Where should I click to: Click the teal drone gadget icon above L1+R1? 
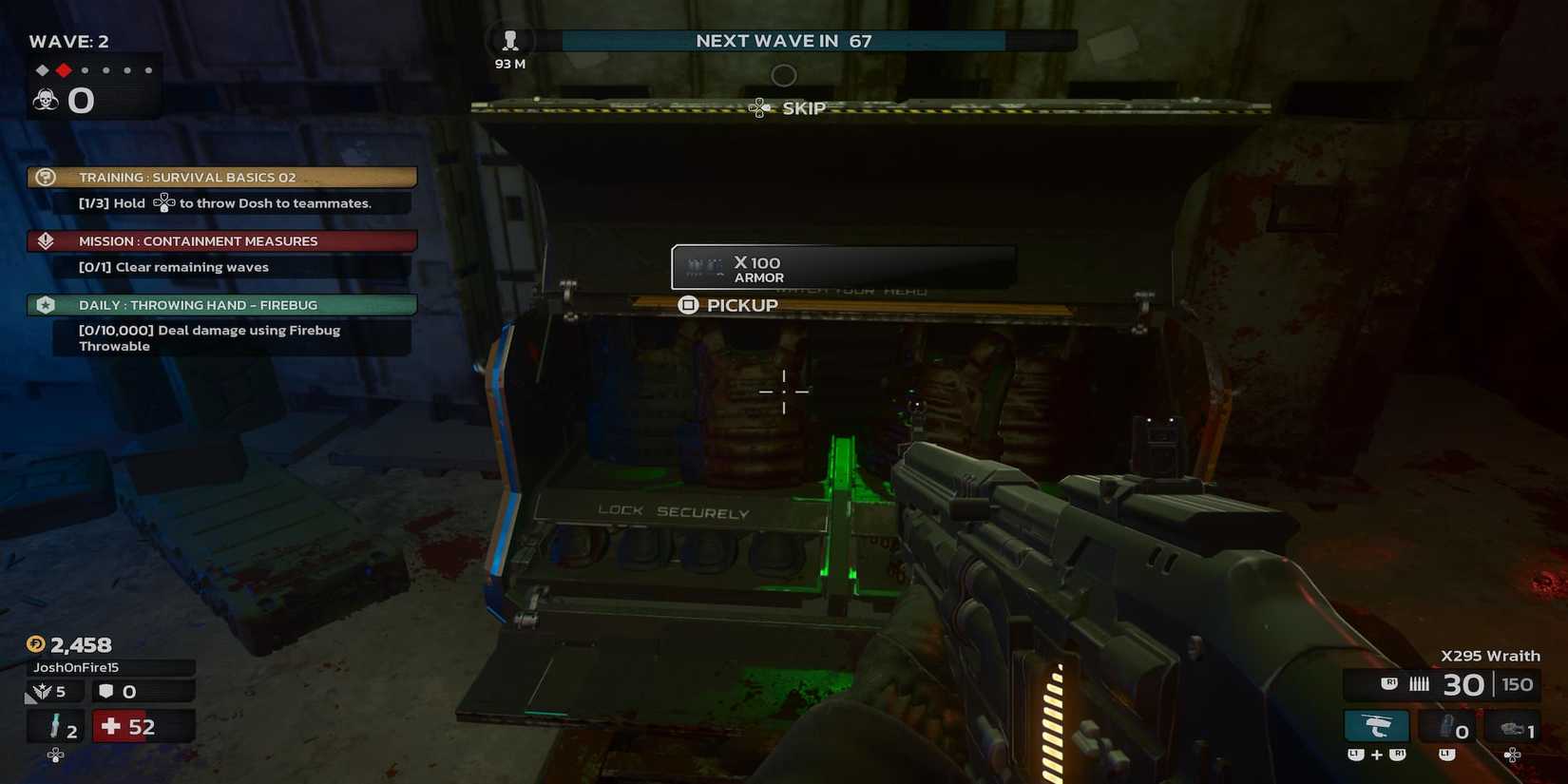[1375, 725]
